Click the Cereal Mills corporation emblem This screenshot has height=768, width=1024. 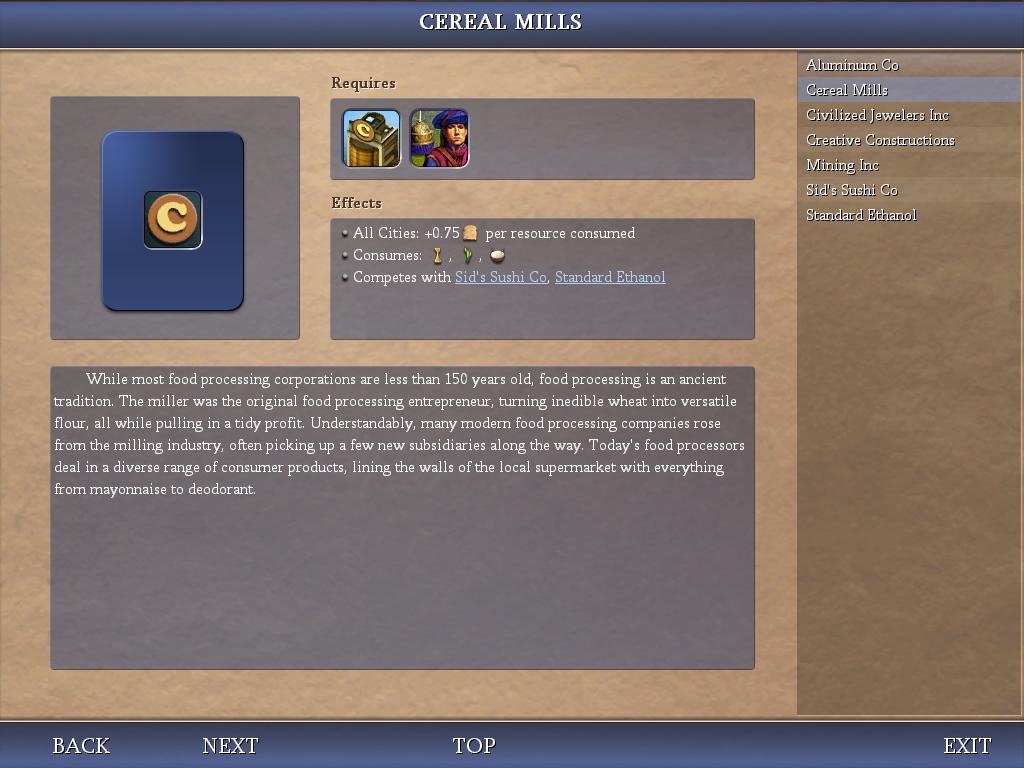tap(173, 220)
